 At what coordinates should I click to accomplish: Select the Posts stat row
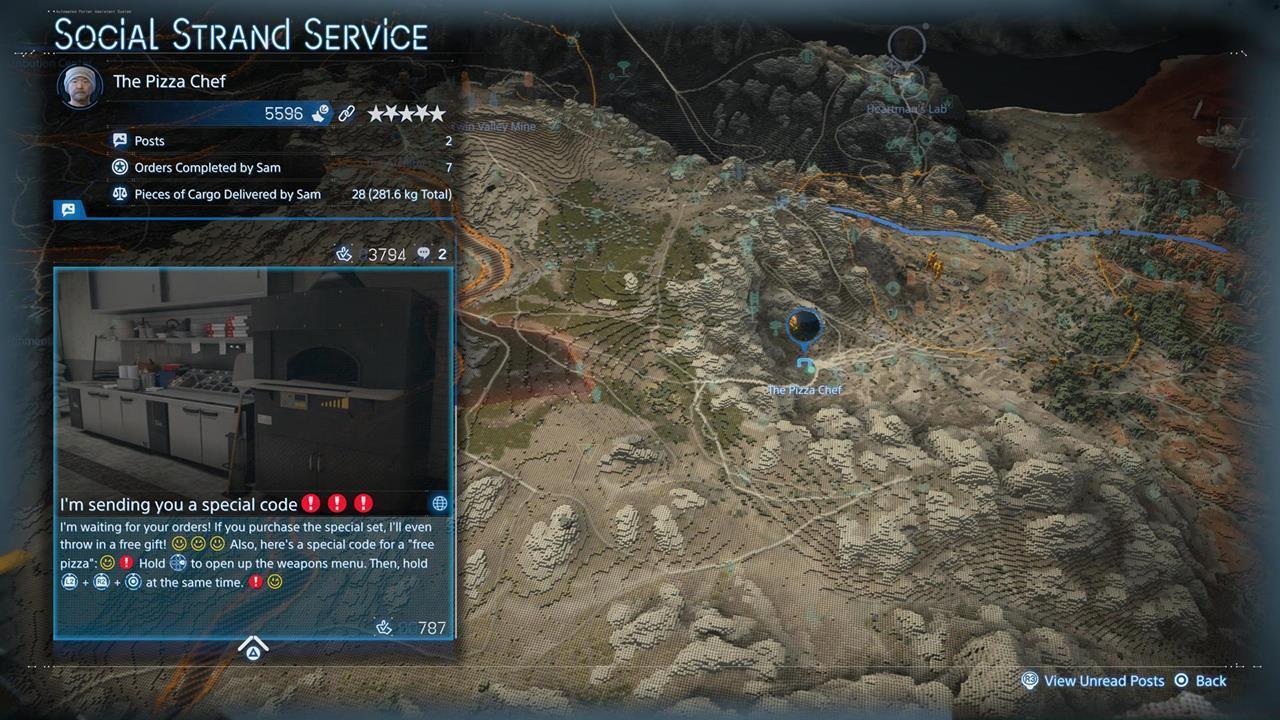pos(282,141)
